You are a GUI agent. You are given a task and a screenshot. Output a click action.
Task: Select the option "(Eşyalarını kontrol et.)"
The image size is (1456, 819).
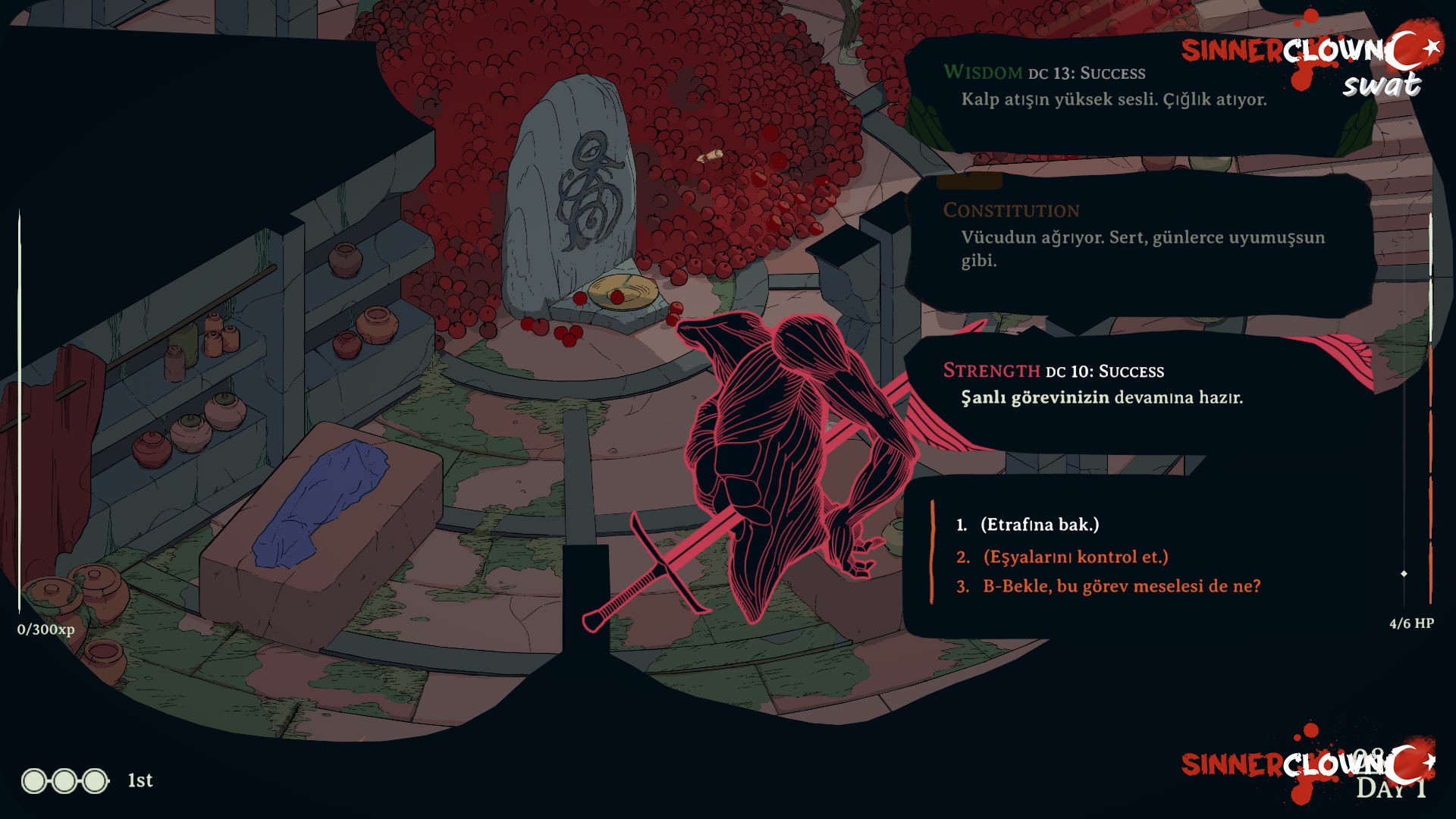coord(1075,557)
